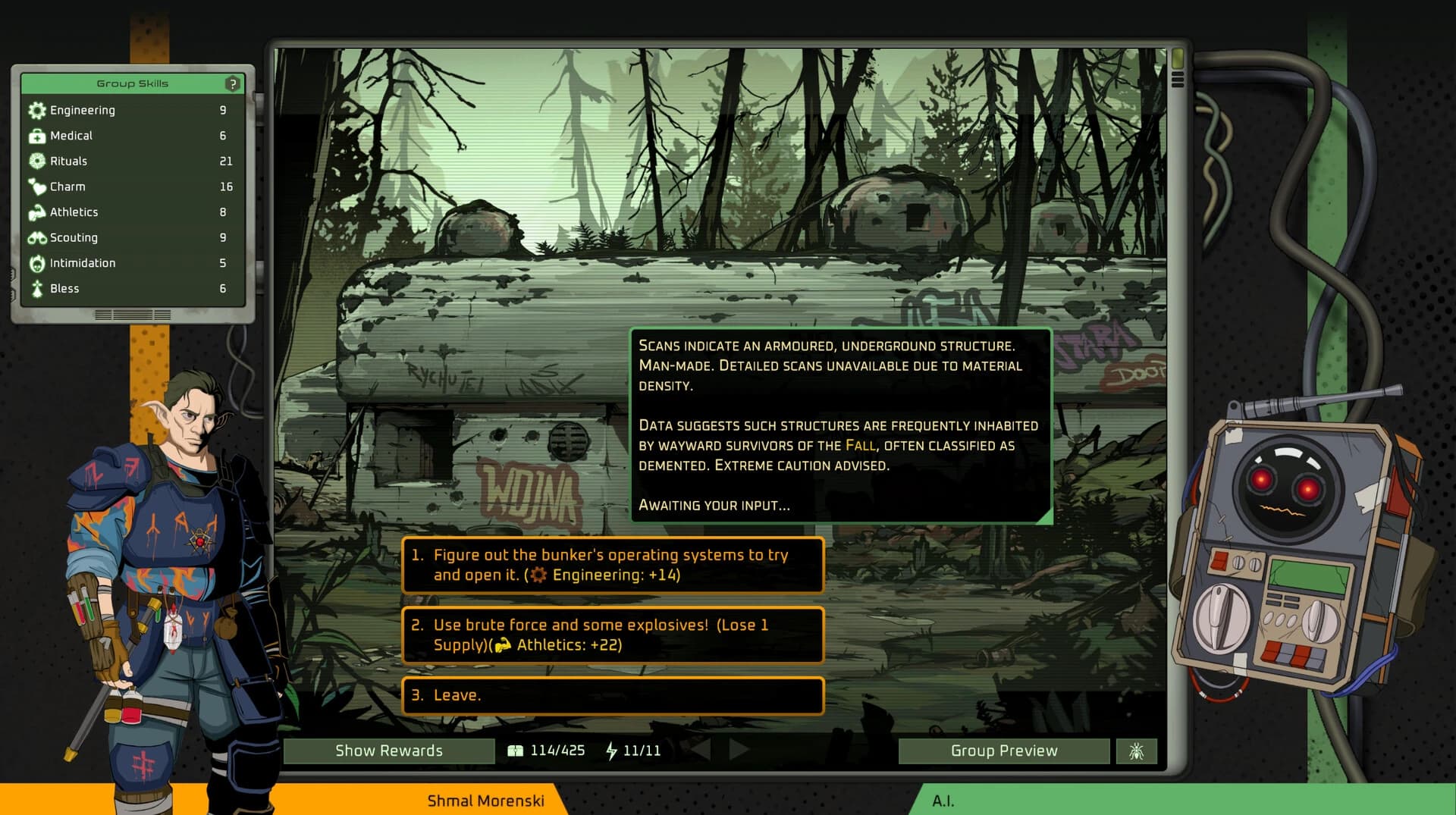Image resolution: width=1456 pixels, height=815 pixels.
Task: Click the lightning energy icon showing 11/11
Action: click(611, 751)
